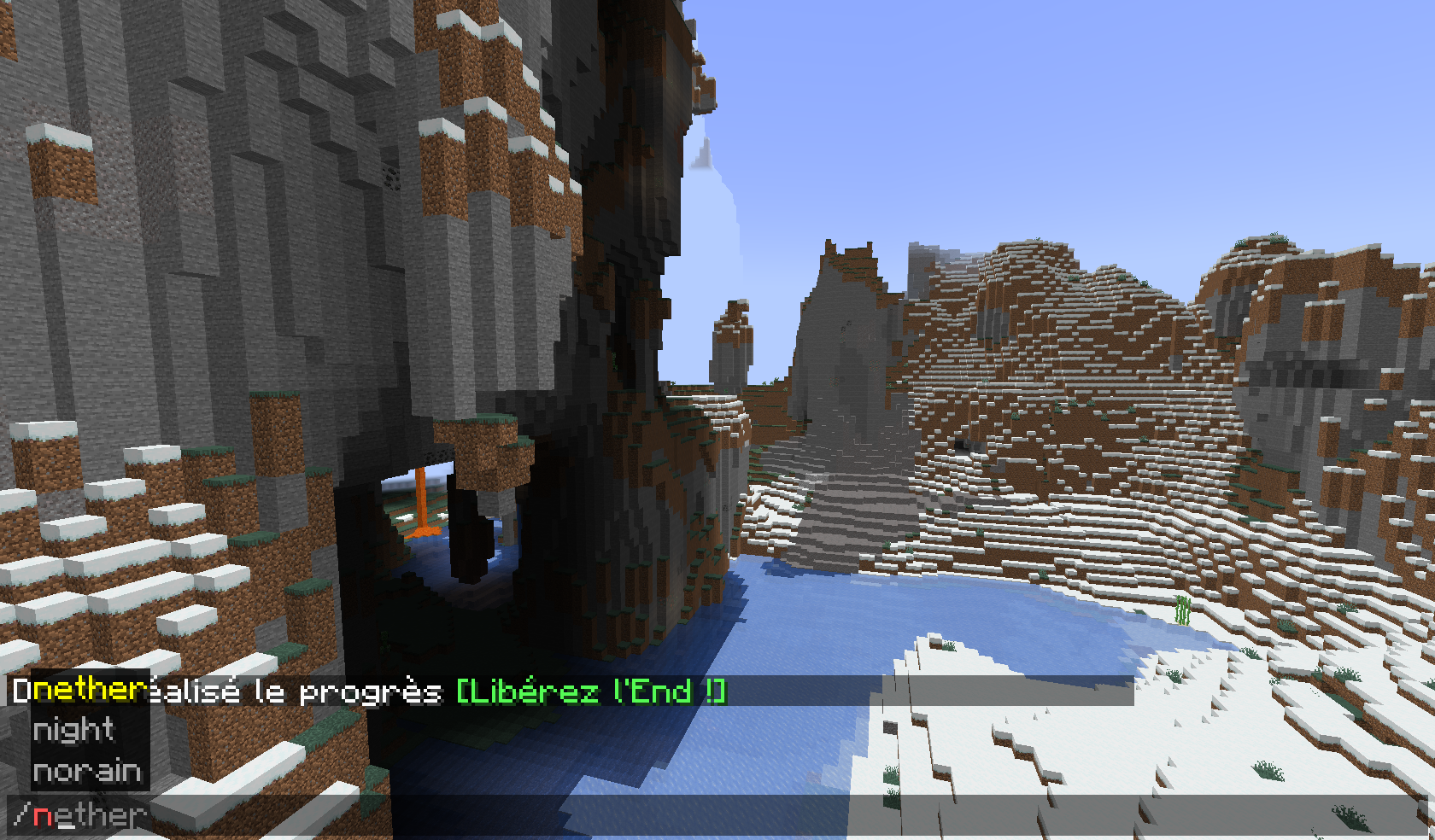Click the chat input showing /nether
This screenshot has height=840, width=1435.
[85, 815]
